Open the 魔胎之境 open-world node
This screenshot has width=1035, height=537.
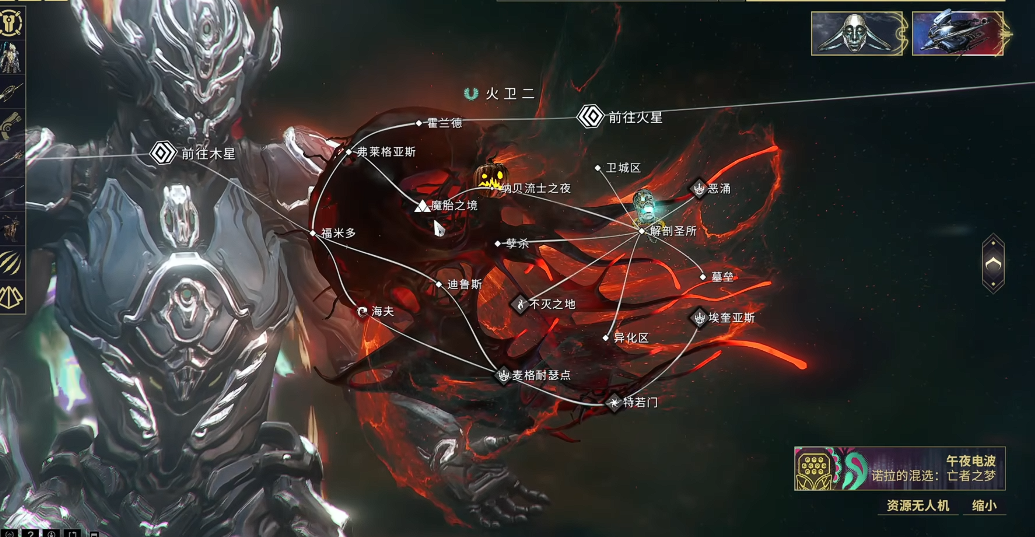422,205
